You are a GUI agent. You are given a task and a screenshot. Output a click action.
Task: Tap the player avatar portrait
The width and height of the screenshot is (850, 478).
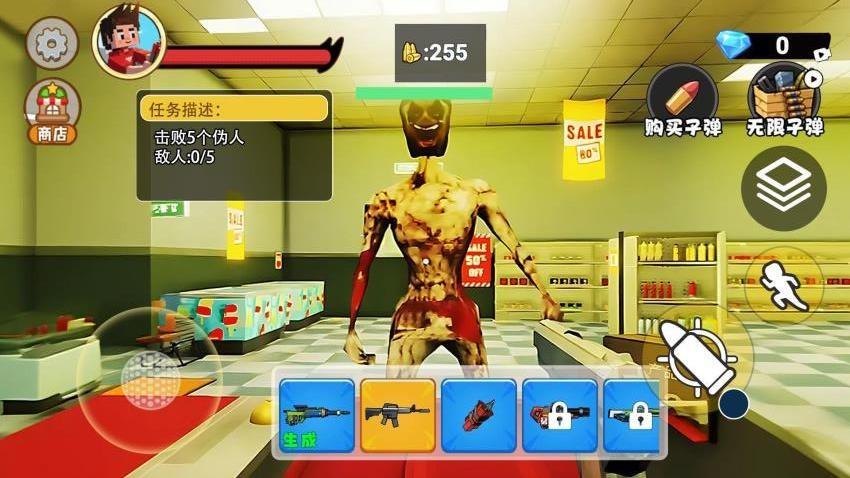[x=128, y=42]
